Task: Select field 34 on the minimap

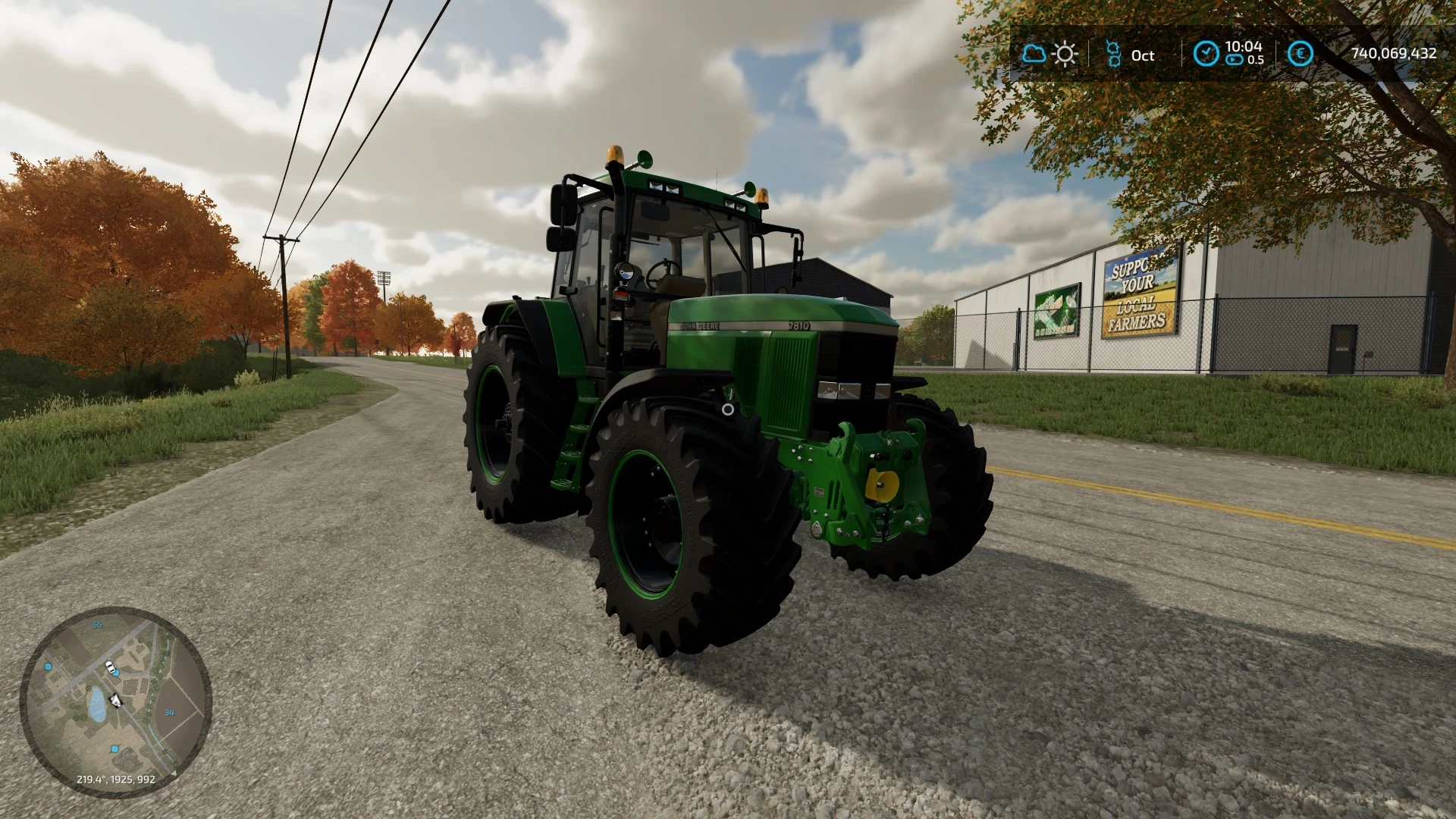Action: click(x=169, y=713)
